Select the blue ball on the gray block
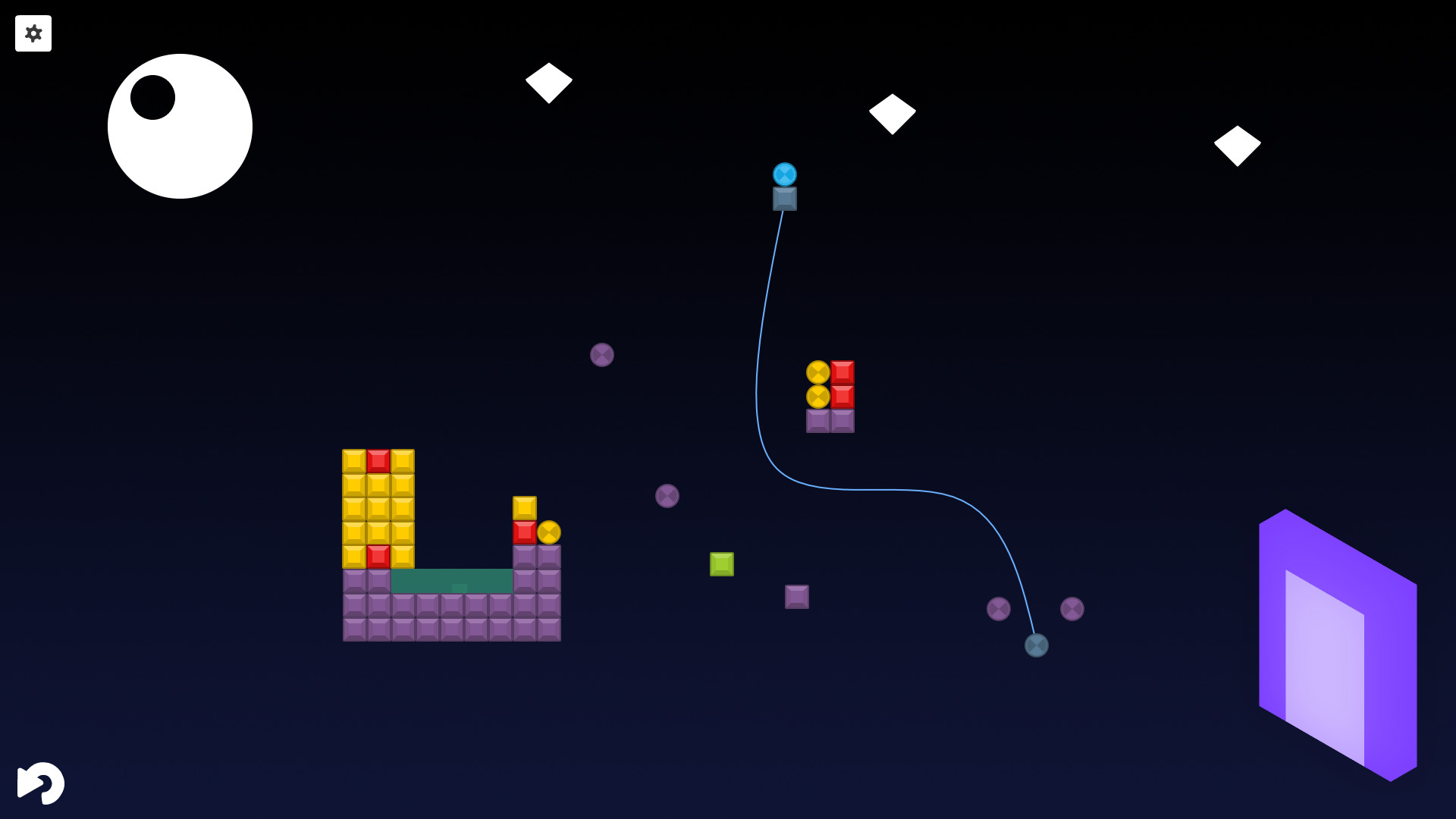 [783, 174]
